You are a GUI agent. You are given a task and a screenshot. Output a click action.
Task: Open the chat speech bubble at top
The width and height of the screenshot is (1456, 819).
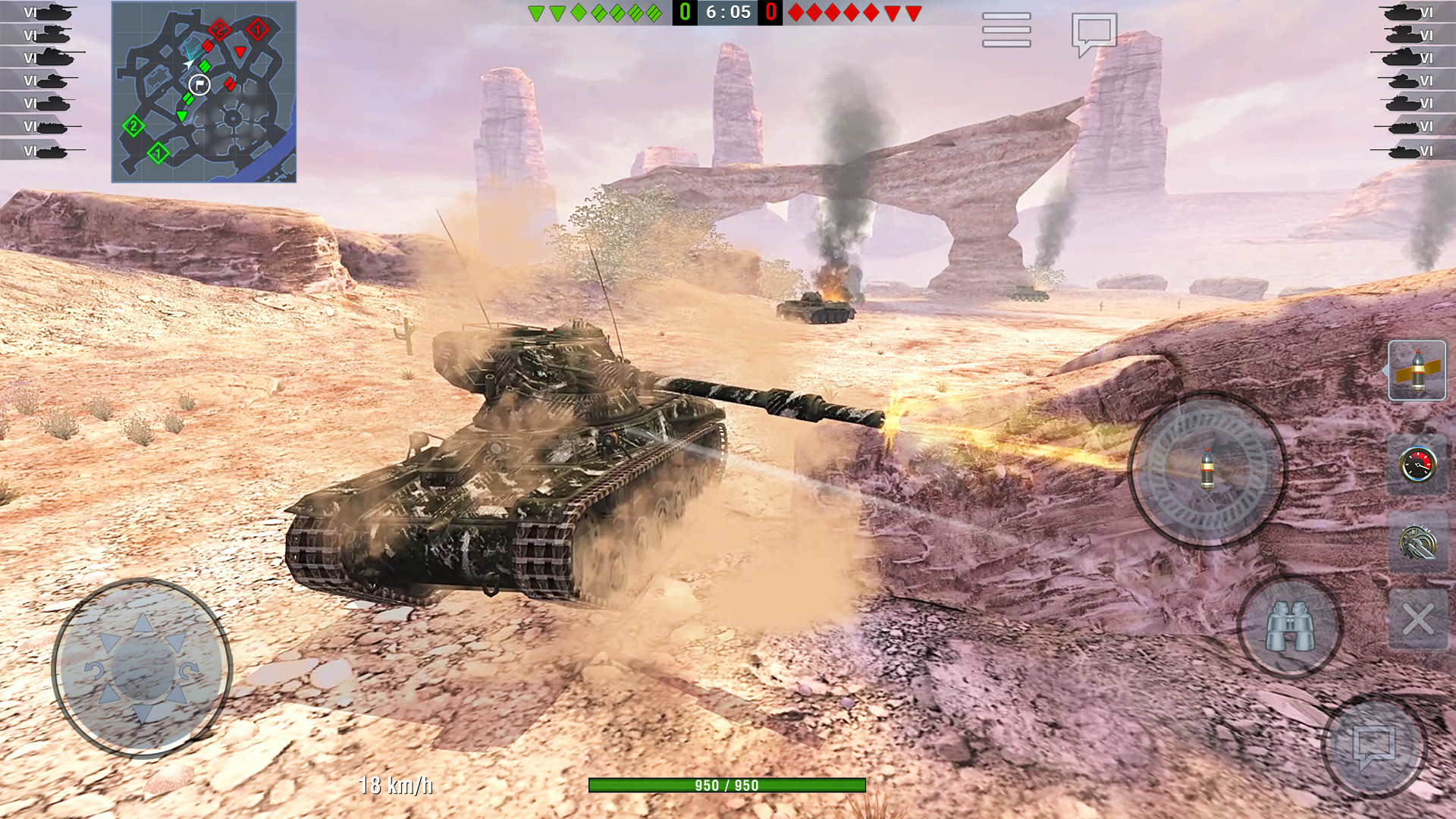pyautogui.click(x=1094, y=33)
